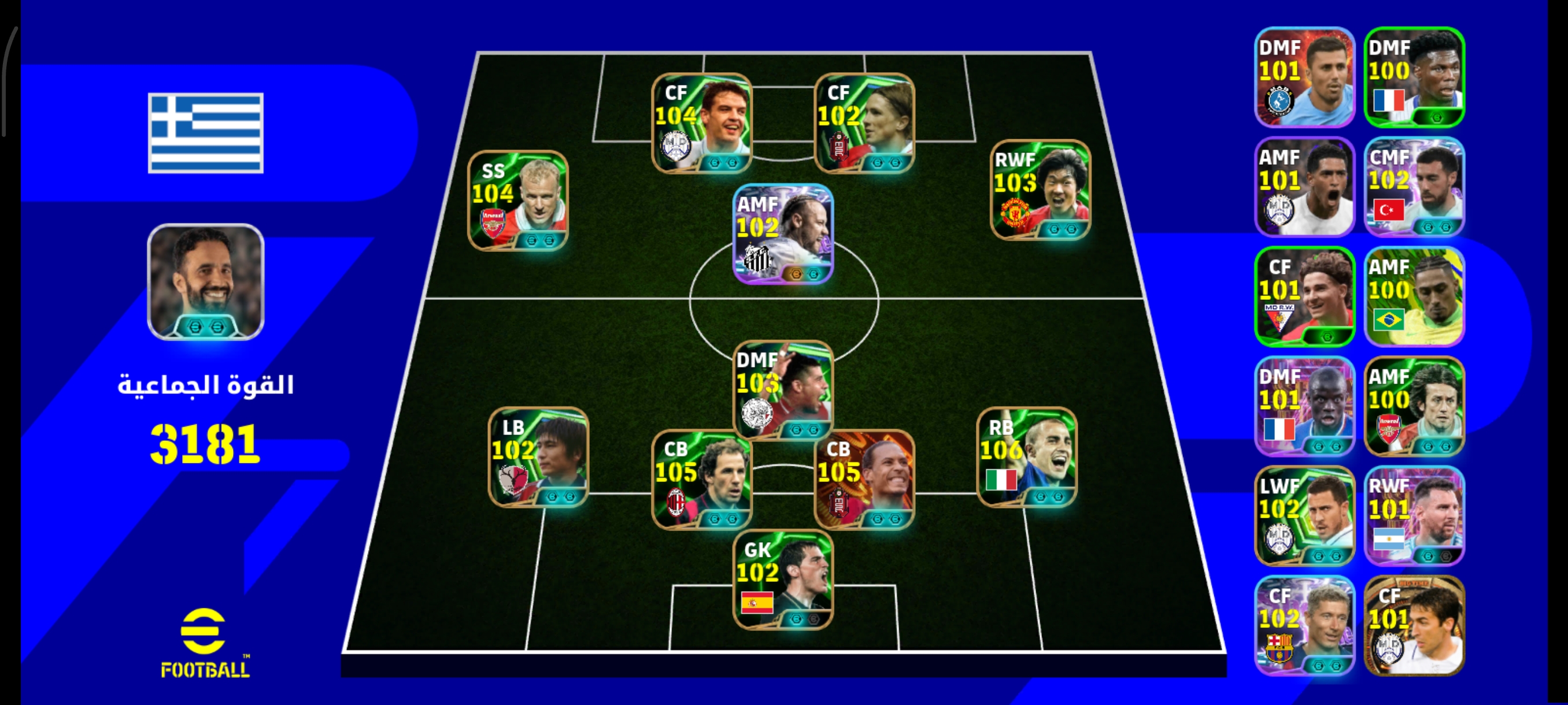The width and height of the screenshot is (1568, 705).
Task: Pick the AMF 100 Arsenal substitute card
Action: point(1414,406)
